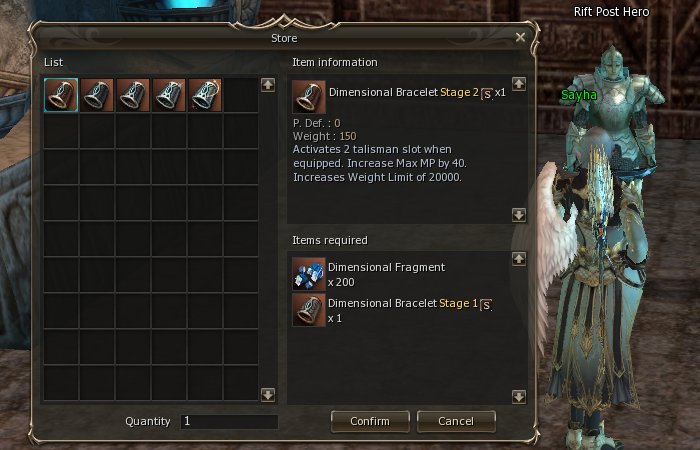Click the Dimensional Bracelet Stage 2 icon
This screenshot has height=450, width=700.
308,98
